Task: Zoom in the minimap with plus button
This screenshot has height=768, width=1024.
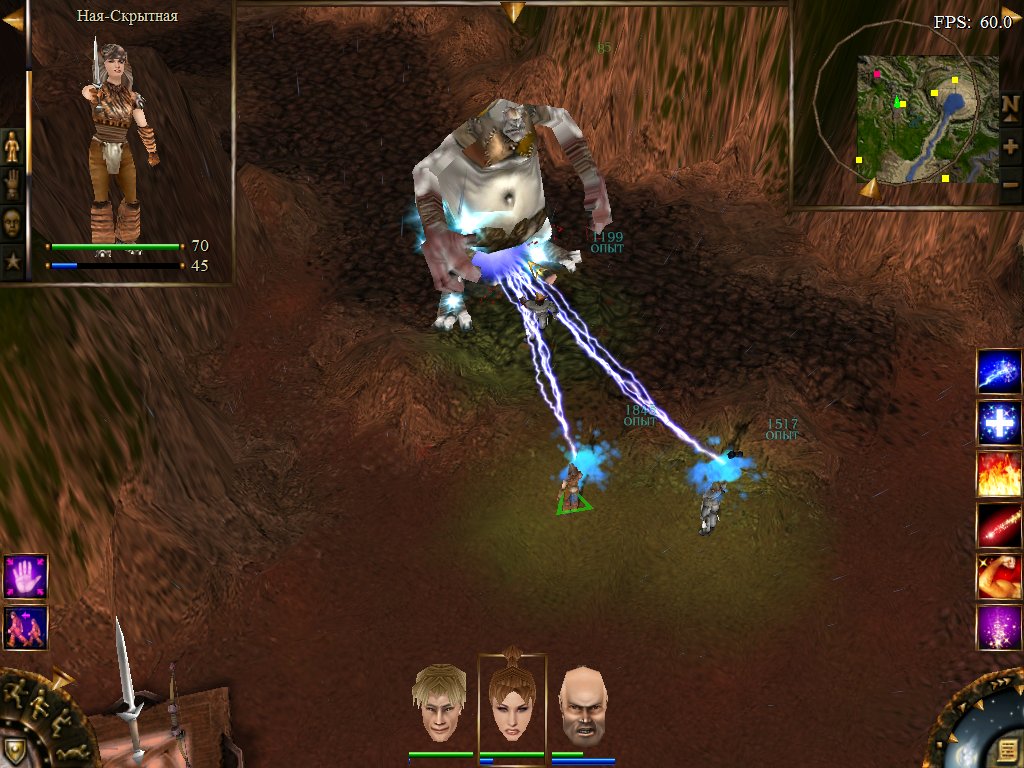Action: [x=1010, y=146]
